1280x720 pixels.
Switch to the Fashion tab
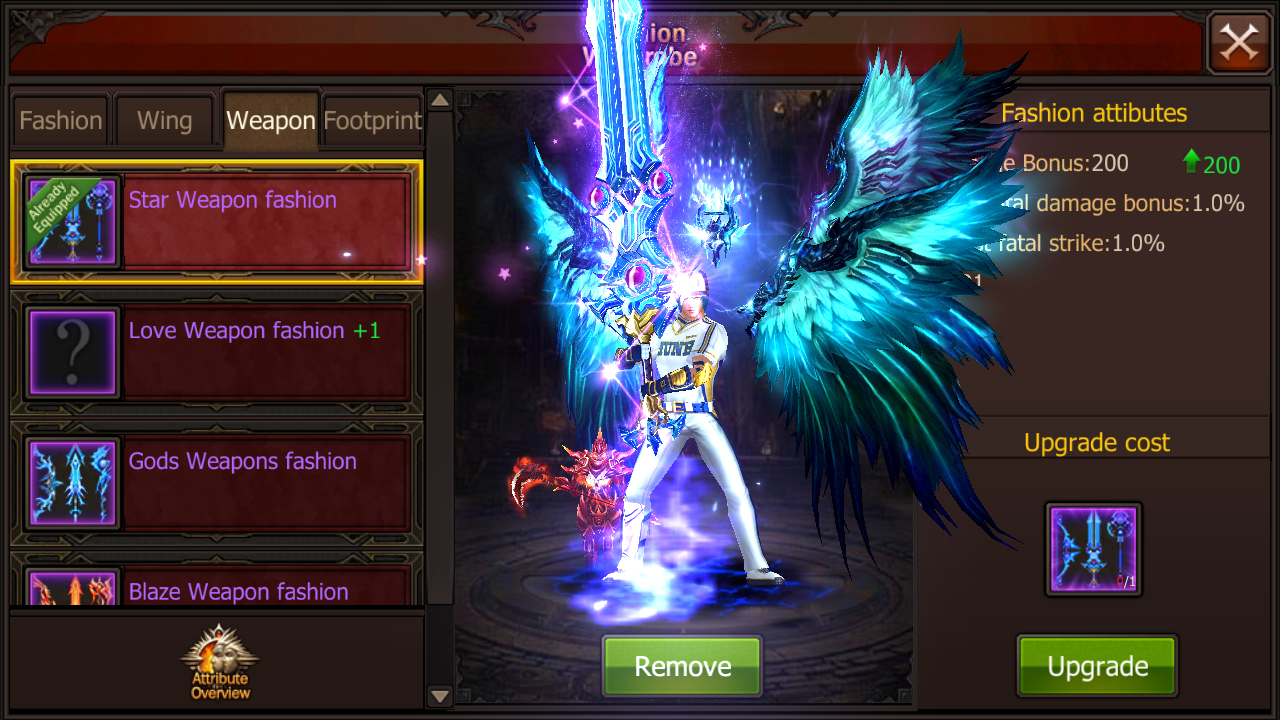(60, 119)
